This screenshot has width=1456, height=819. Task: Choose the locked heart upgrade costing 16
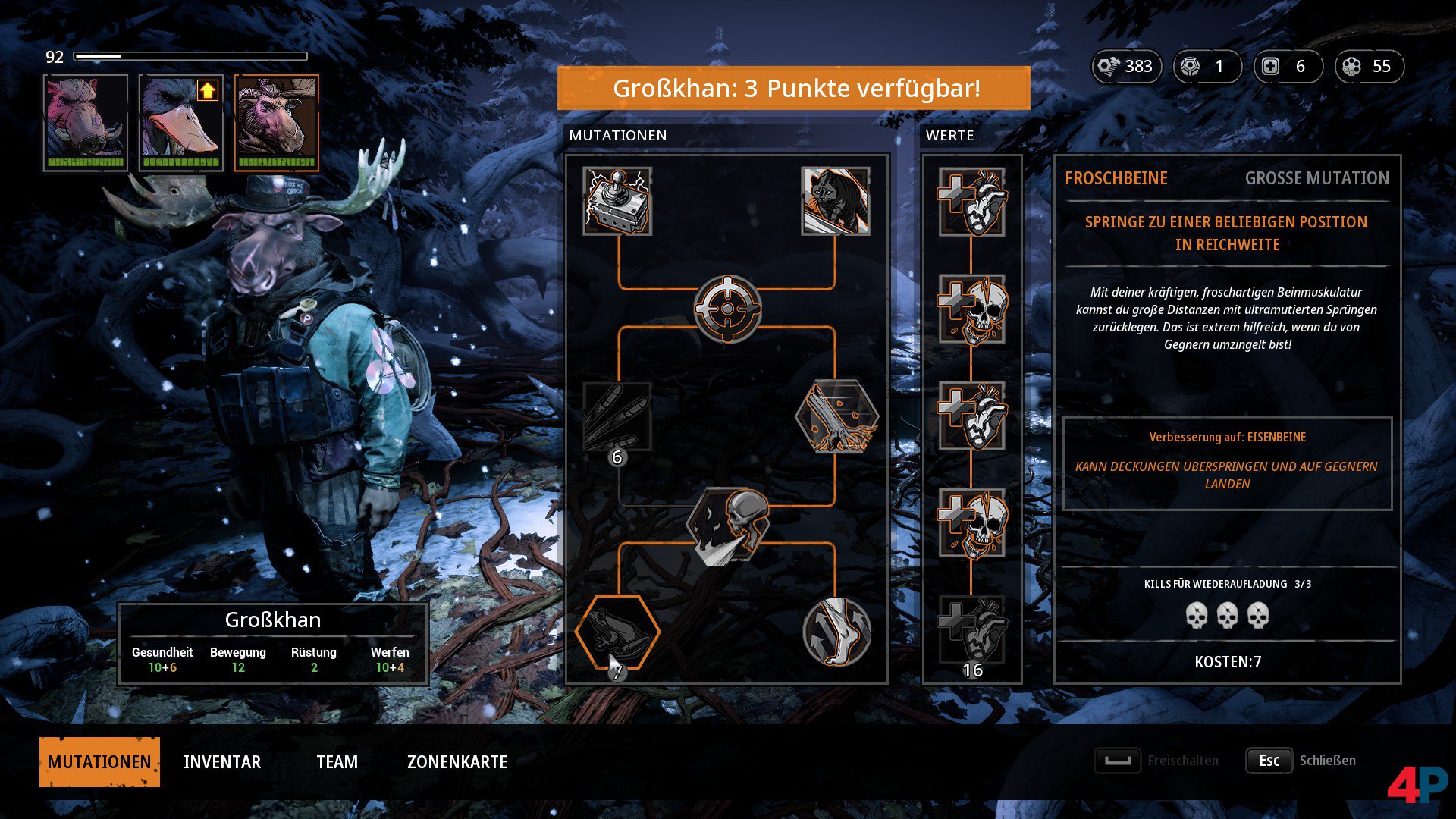972,629
